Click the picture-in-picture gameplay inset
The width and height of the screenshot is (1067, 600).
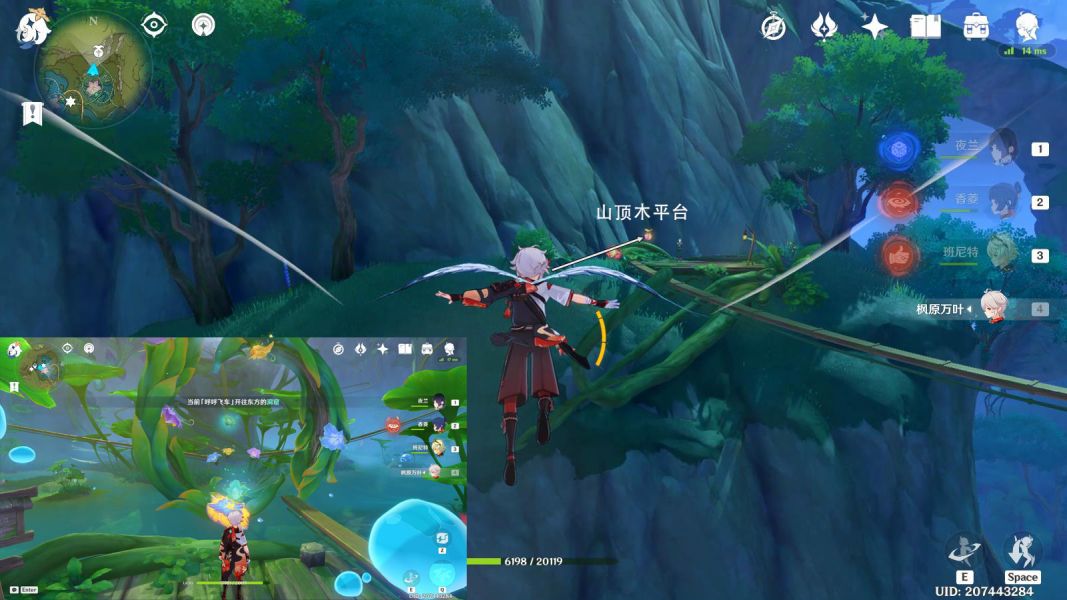[x=234, y=468]
